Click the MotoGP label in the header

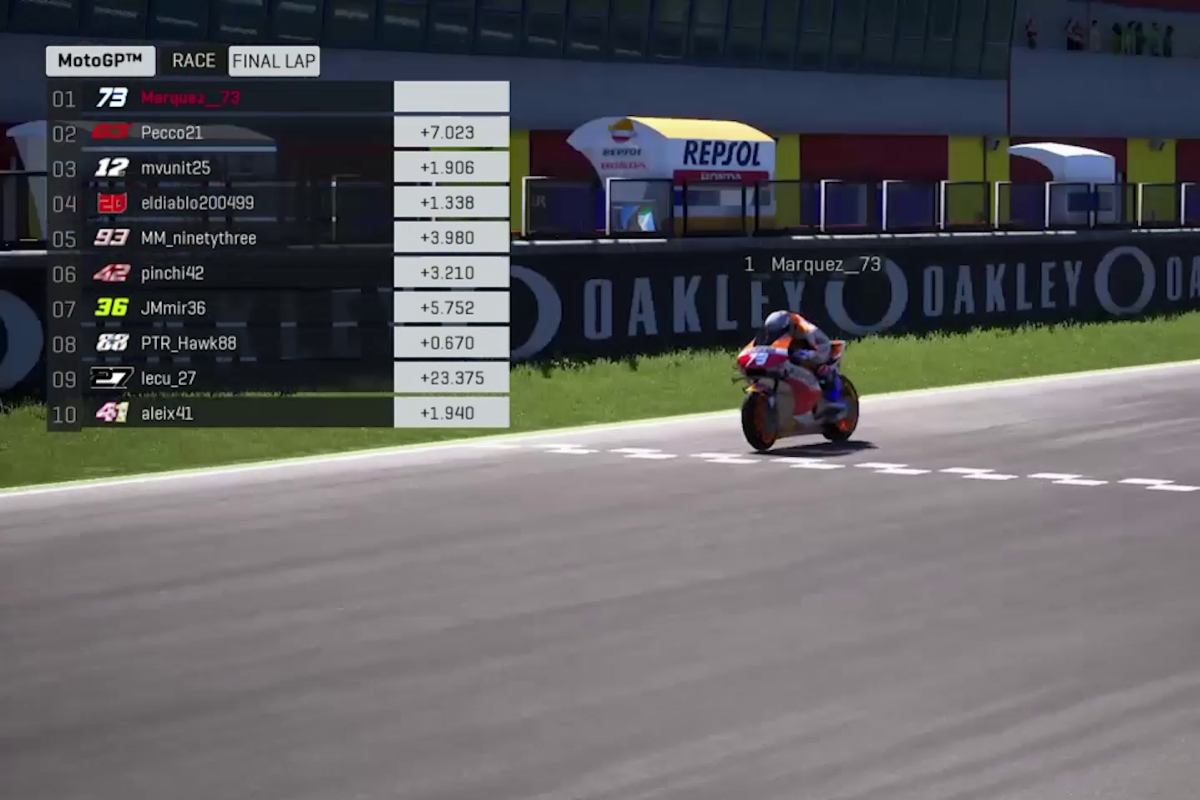[x=100, y=61]
